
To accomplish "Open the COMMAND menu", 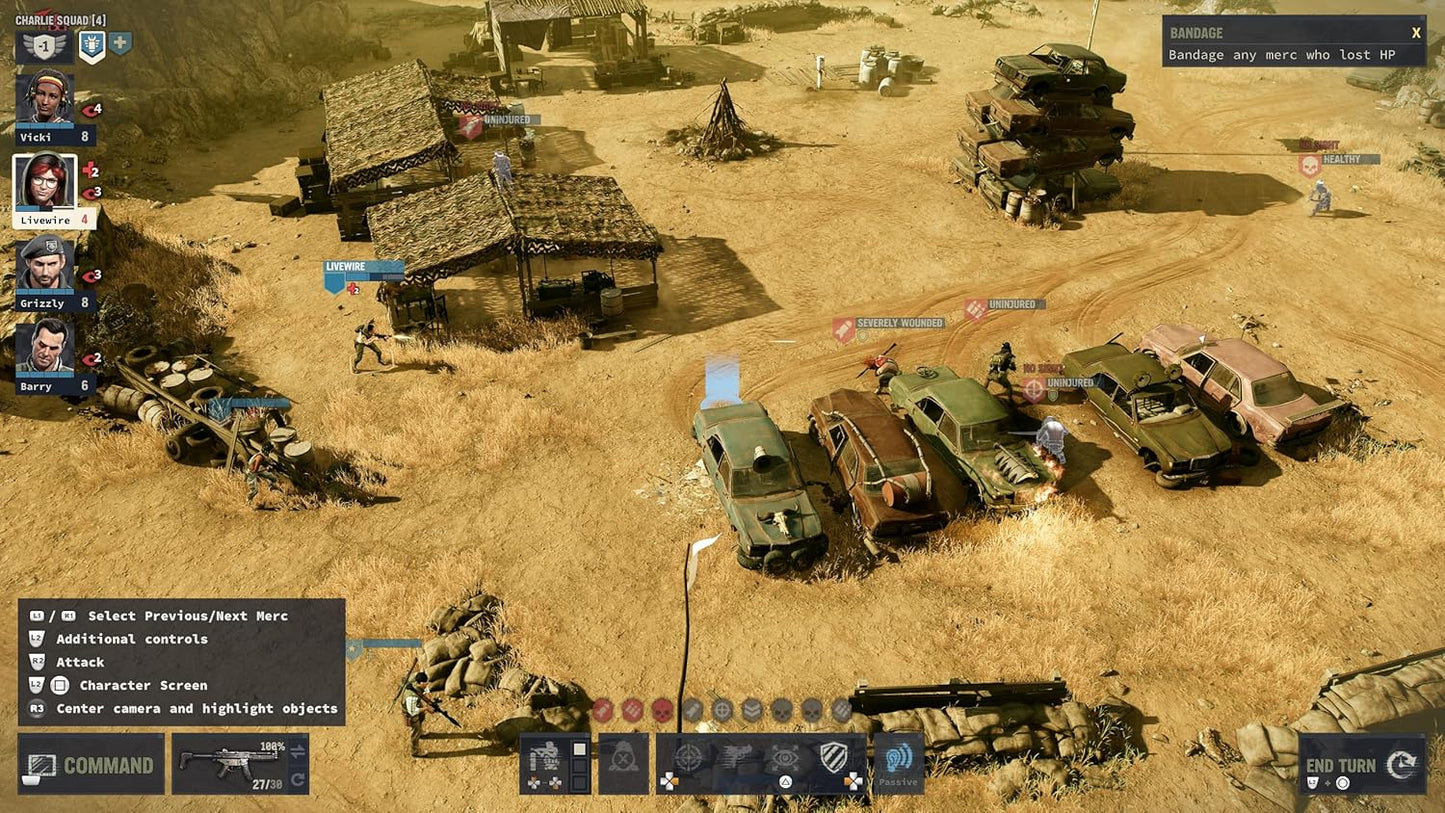I will click(90, 763).
